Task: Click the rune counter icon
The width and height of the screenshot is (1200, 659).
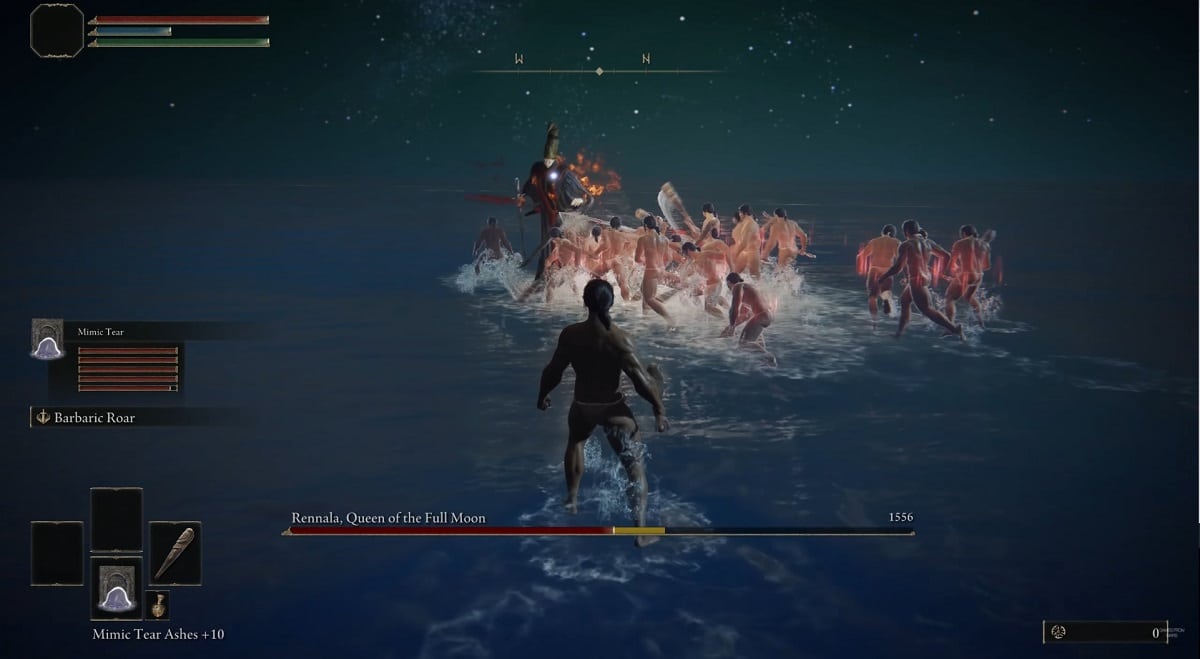Action: [x=1059, y=632]
